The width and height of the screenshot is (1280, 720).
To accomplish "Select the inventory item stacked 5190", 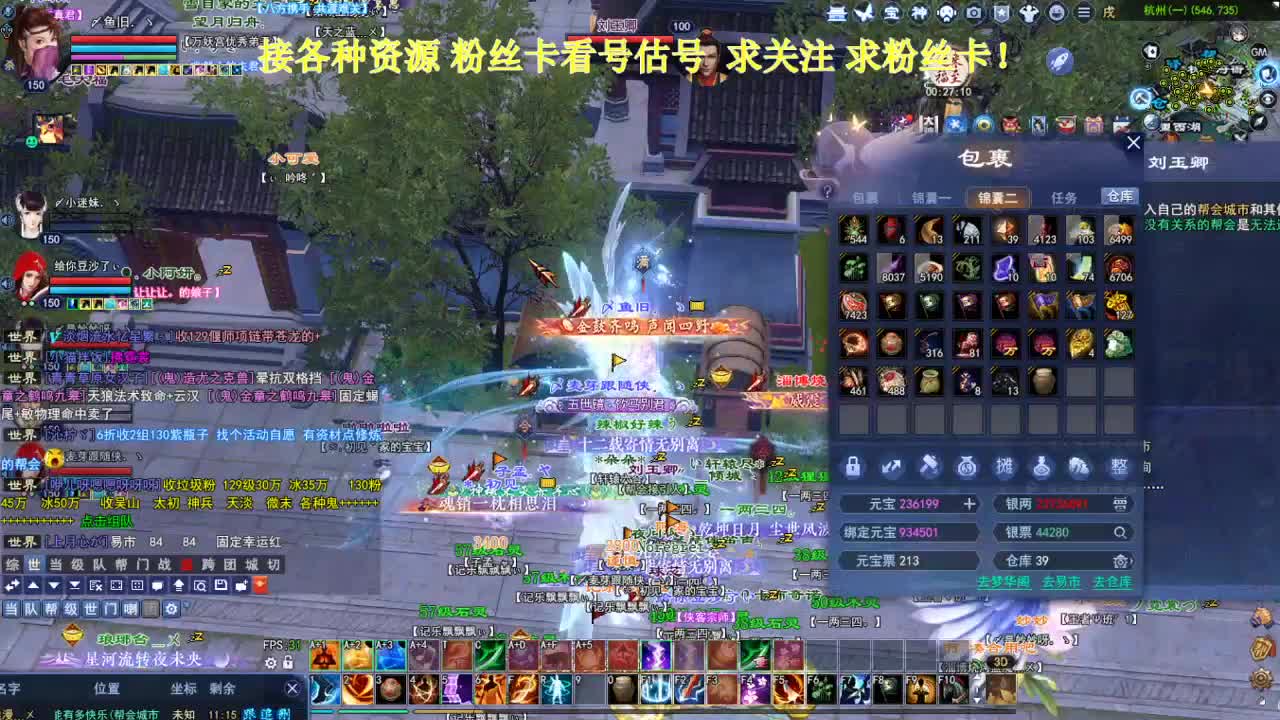I will point(930,270).
